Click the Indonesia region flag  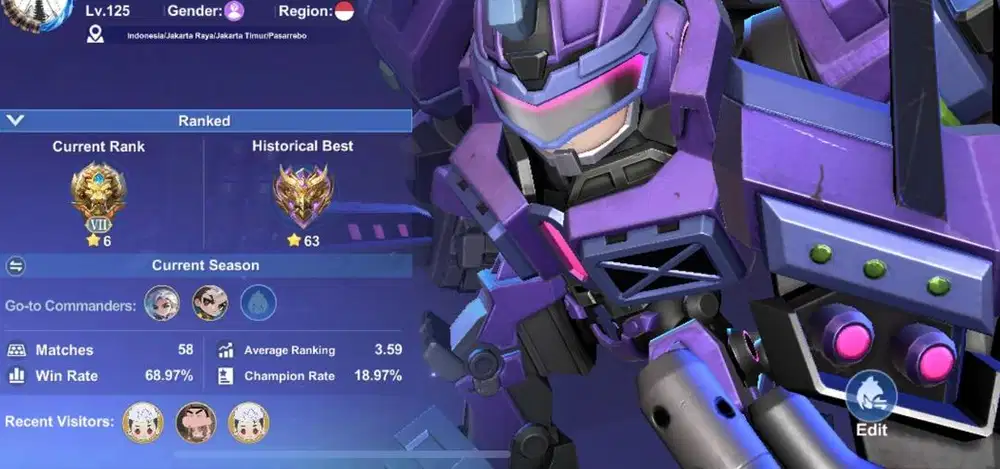click(x=344, y=11)
